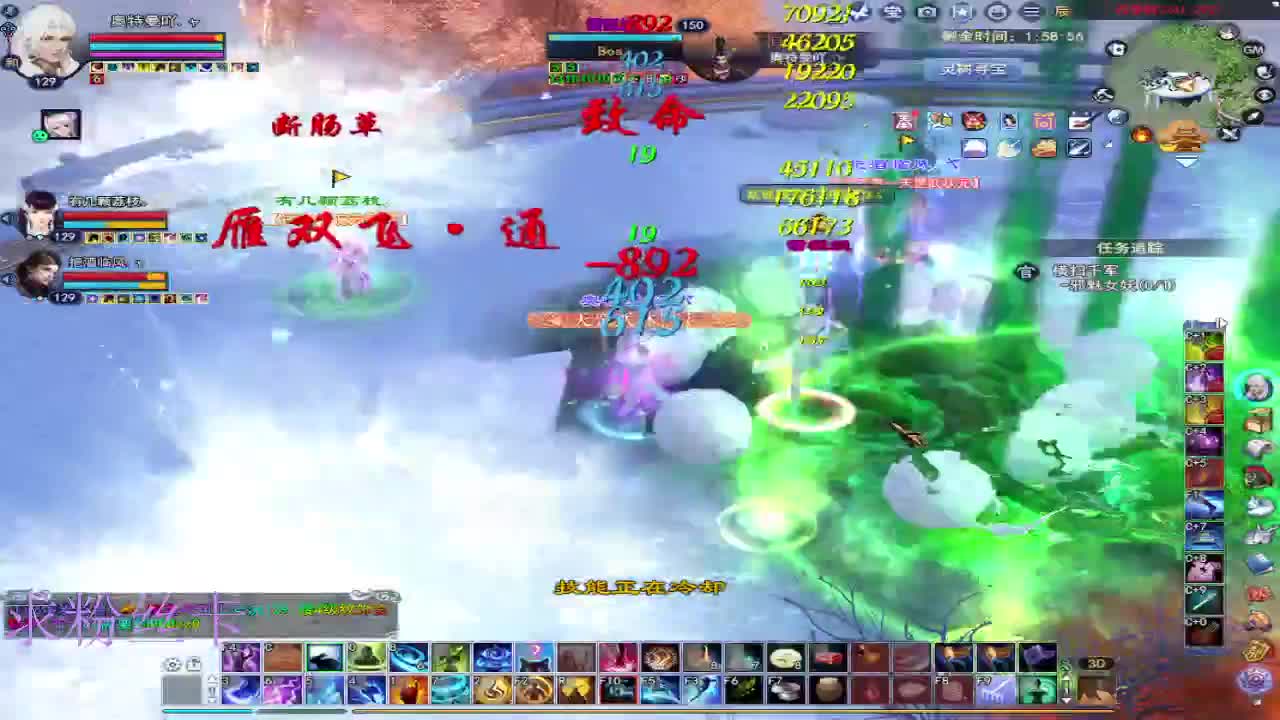1280x720 pixels.
Task: Click the GM icon next to the minimap
Action: (1253, 50)
